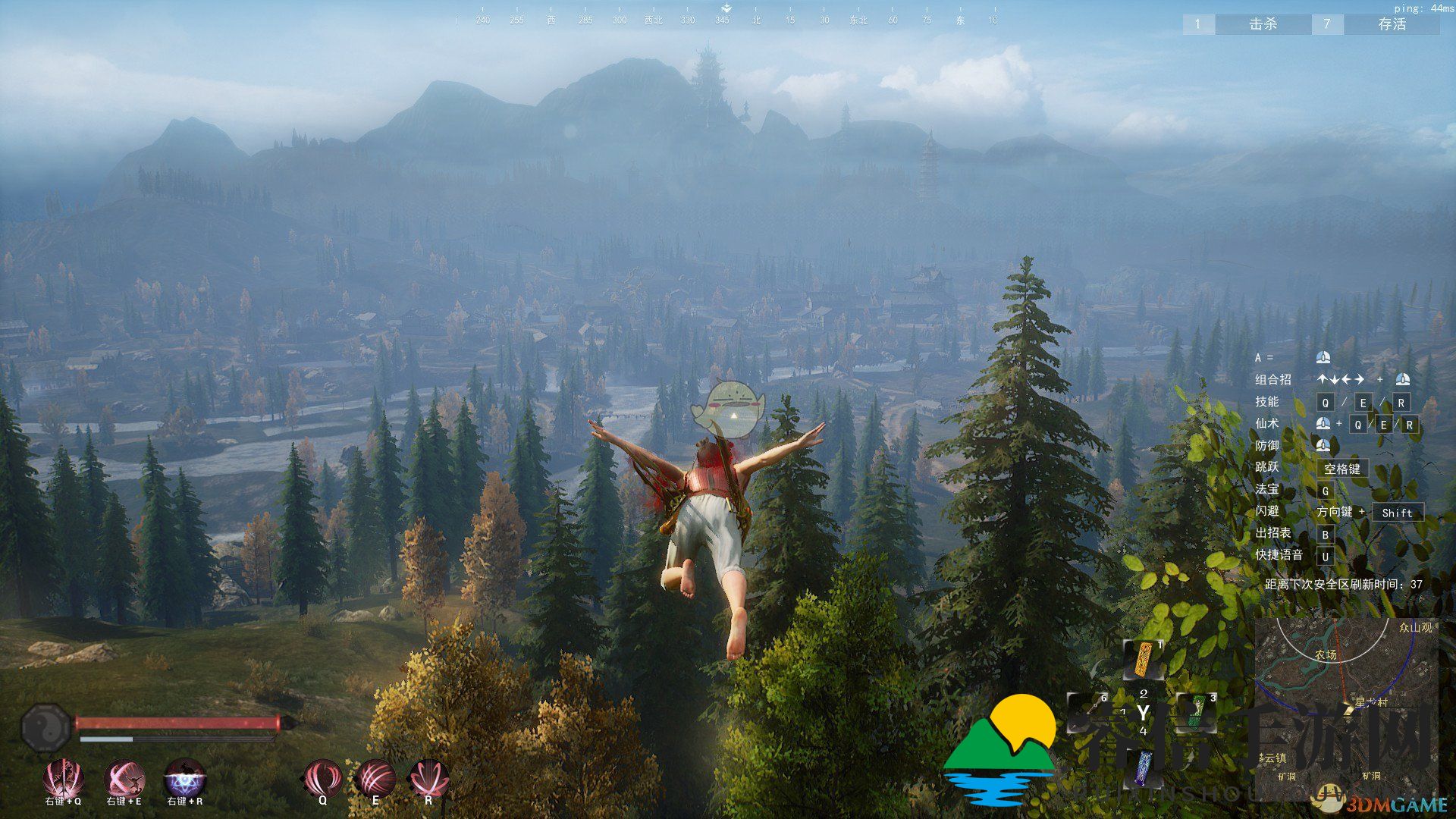
Task: Activate the 右键+R purple star skill
Action: [x=185, y=777]
